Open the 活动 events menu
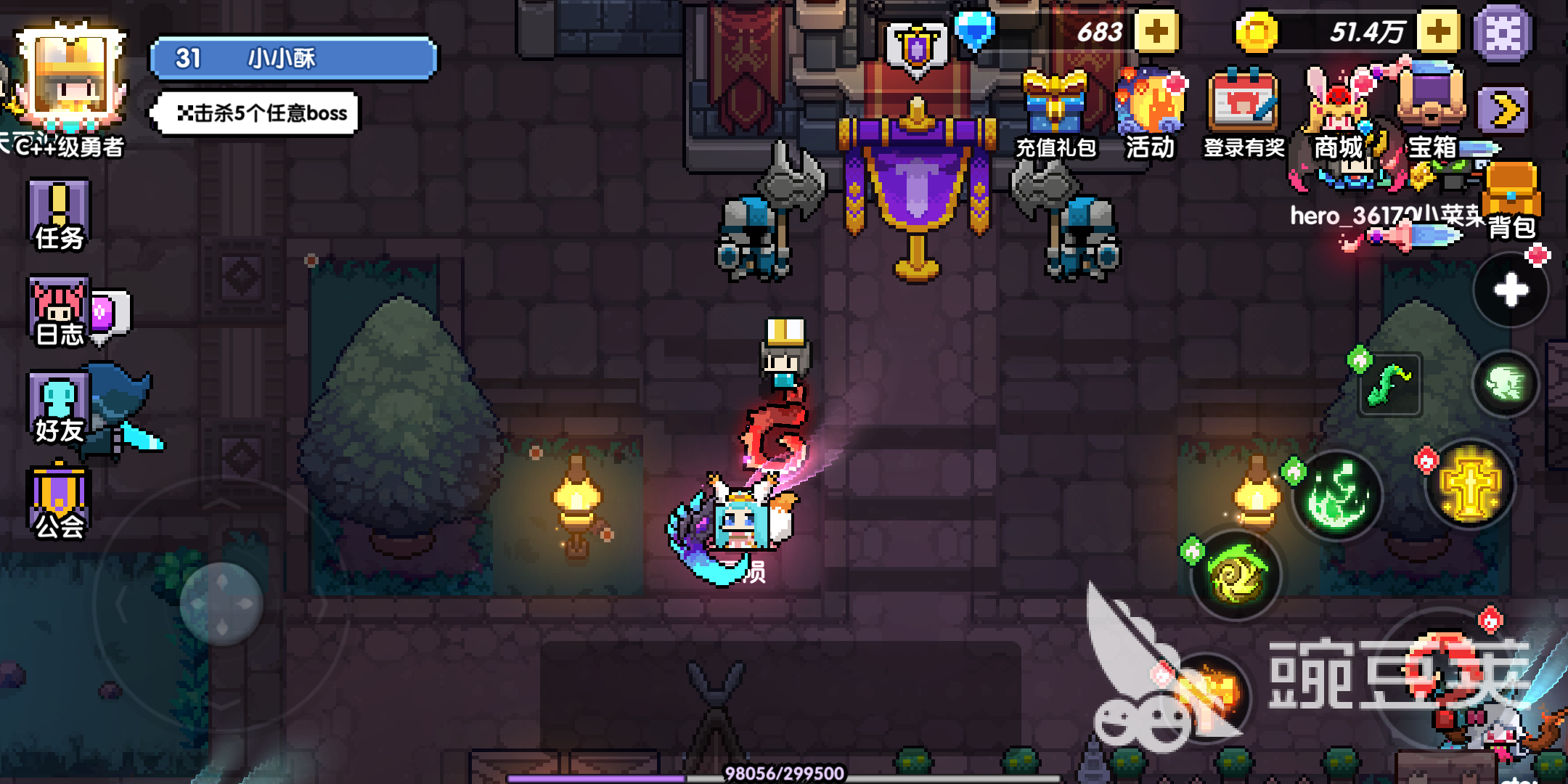Image resolution: width=1568 pixels, height=784 pixels. tap(1150, 114)
